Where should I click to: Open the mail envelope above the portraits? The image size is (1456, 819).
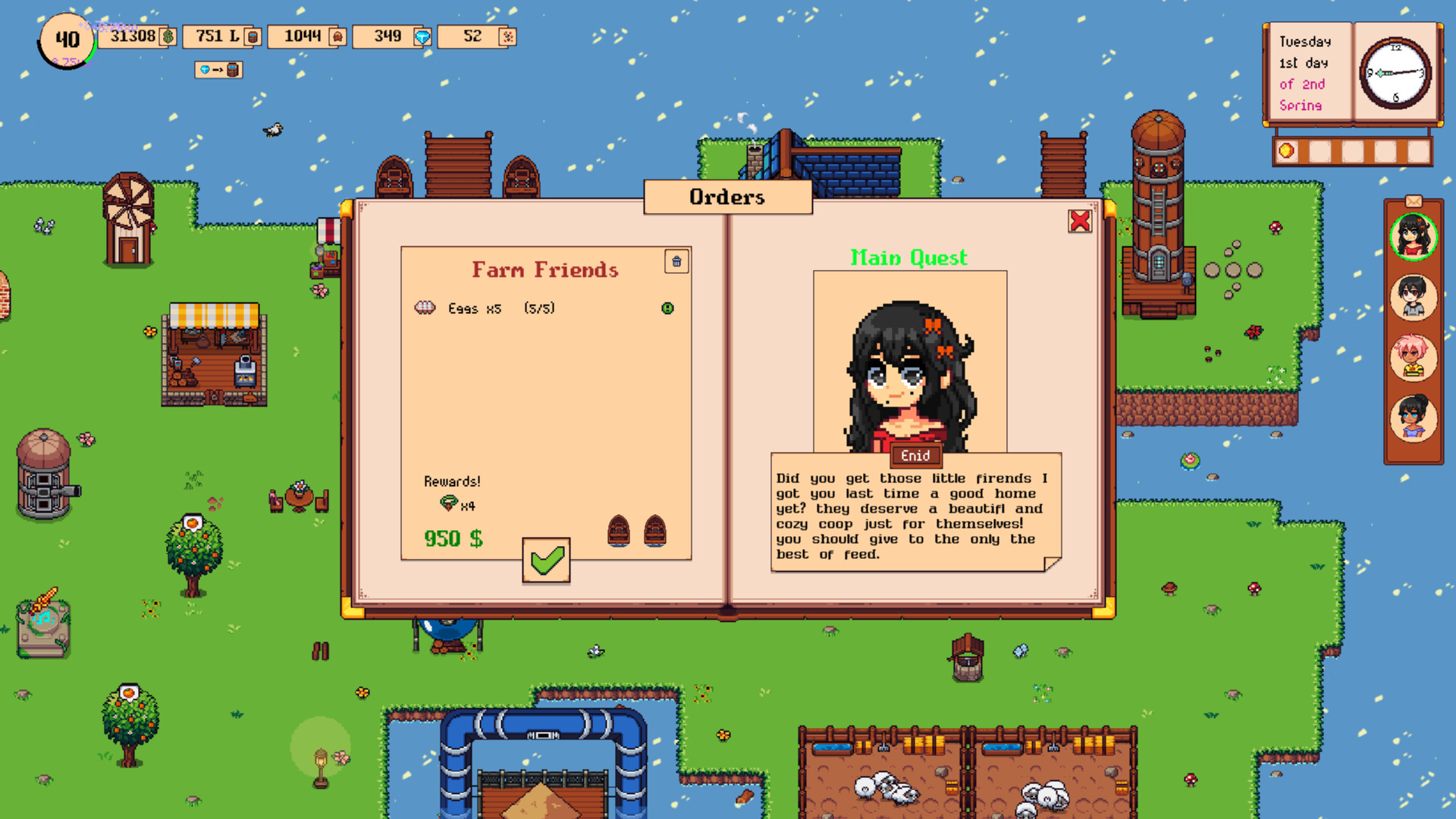[1413, 201]
